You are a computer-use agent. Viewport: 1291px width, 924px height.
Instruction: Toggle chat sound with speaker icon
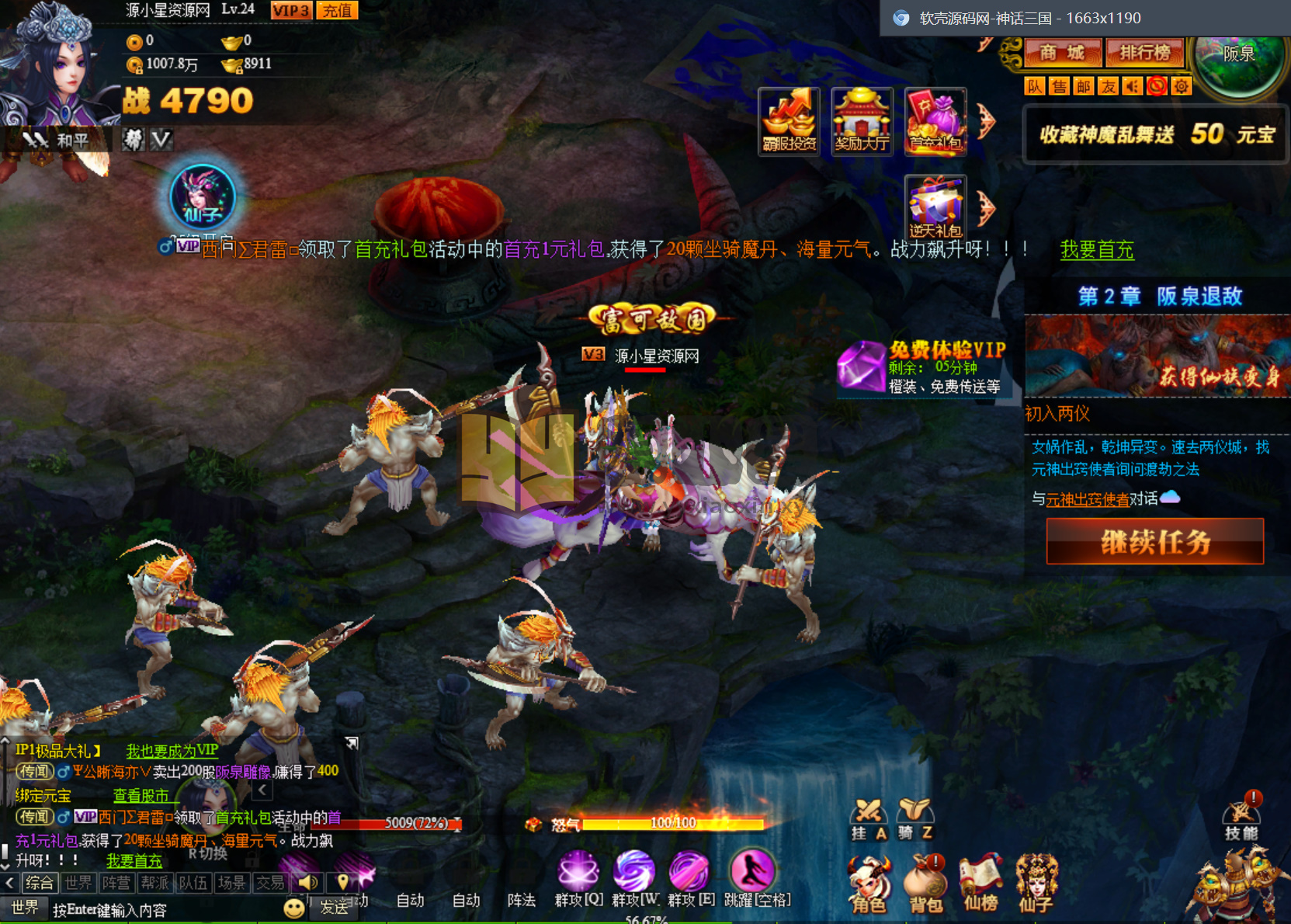coord(309,883)
